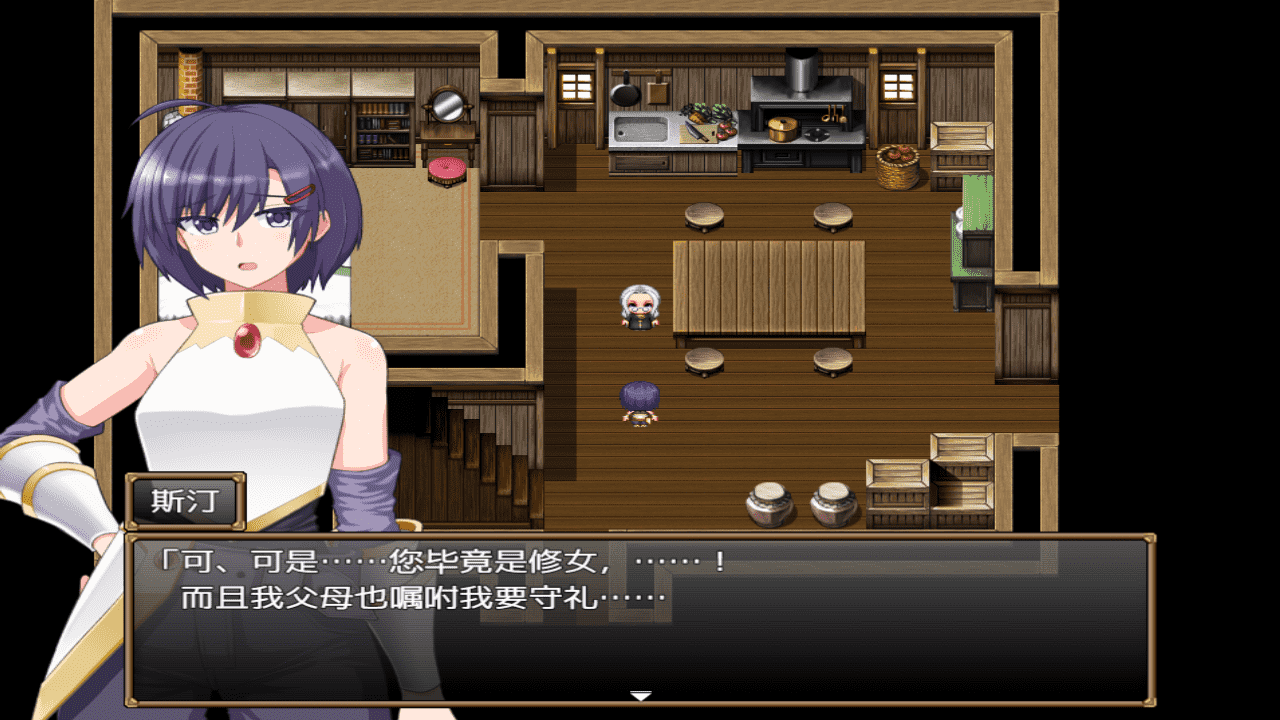The image size is (1280, 720).
Task: Click the left ceramic jar near the crates
Action: point(770,505)
